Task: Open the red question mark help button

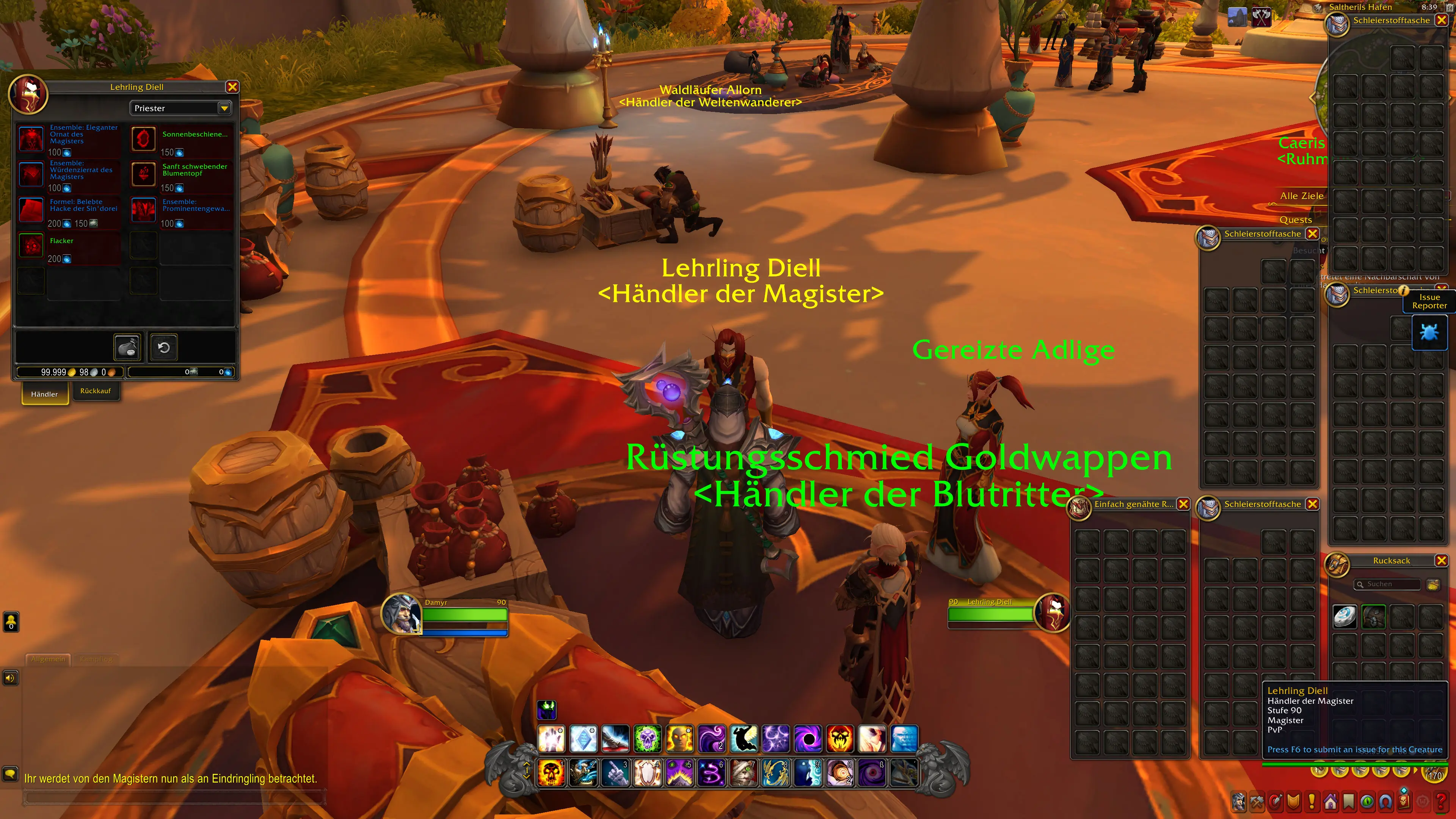Action: coord(1441,802)
